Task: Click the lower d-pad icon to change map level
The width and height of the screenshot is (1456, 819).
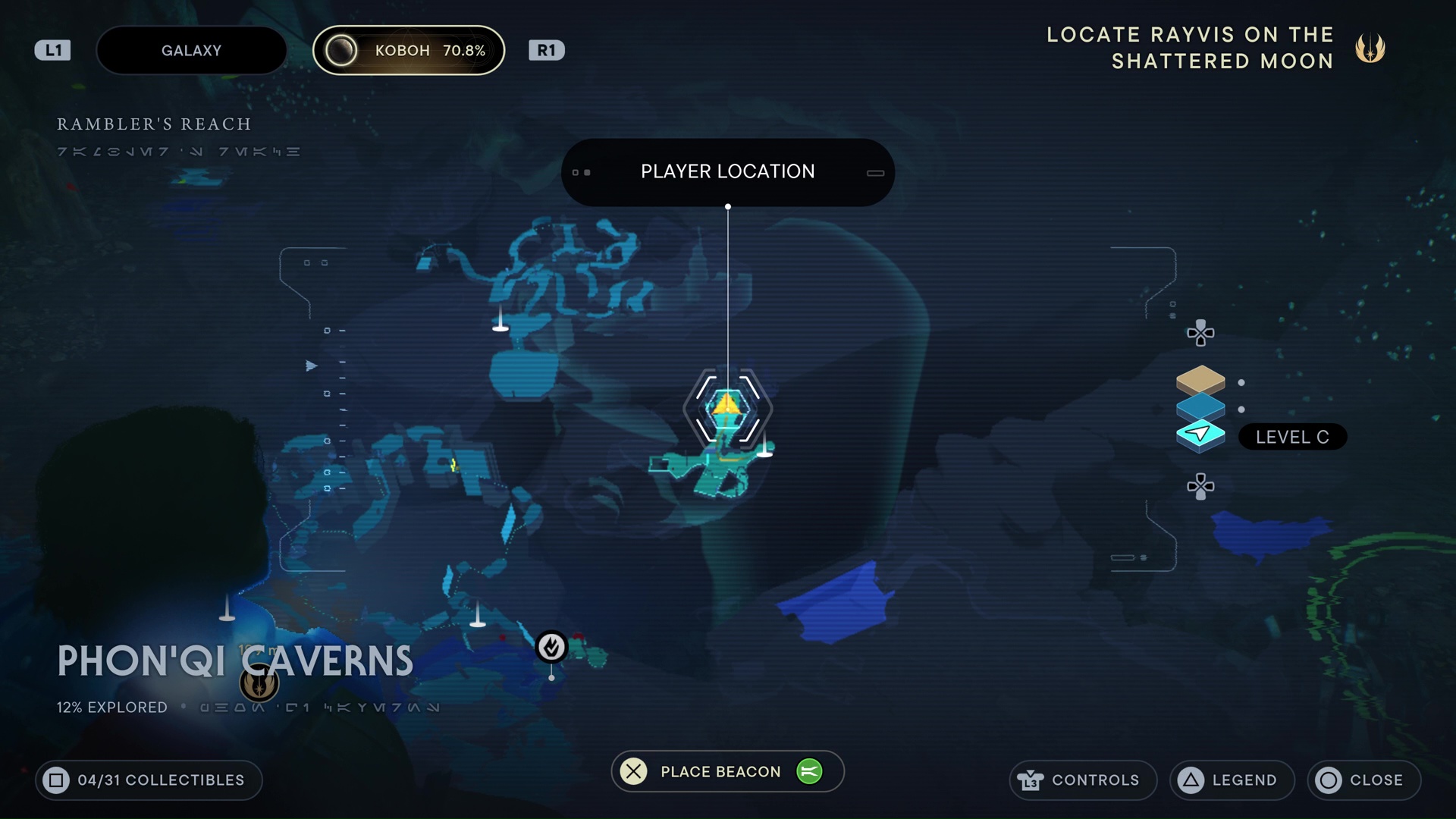Action: (1199, 486)
